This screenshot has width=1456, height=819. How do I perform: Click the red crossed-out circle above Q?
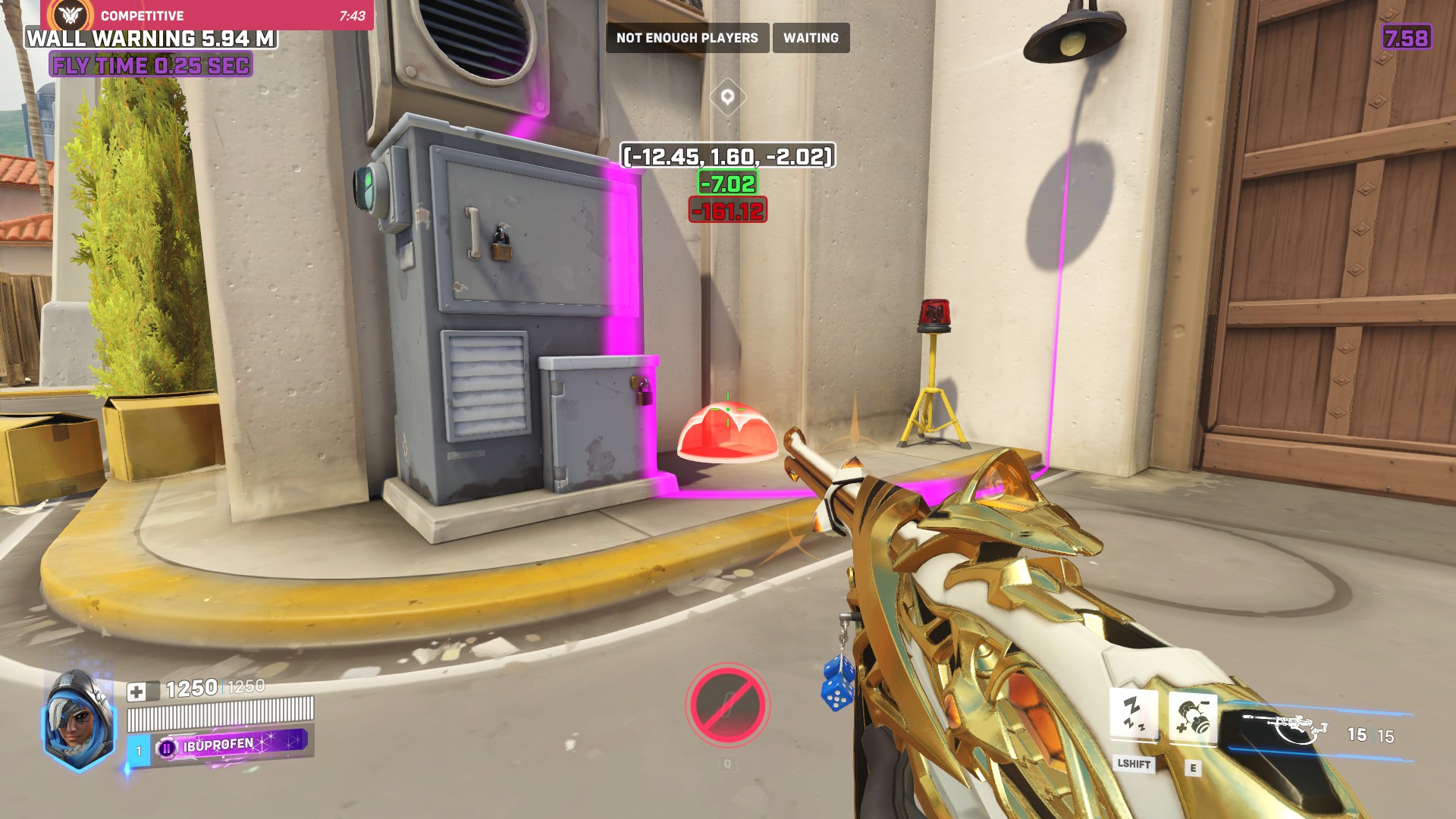727,706
